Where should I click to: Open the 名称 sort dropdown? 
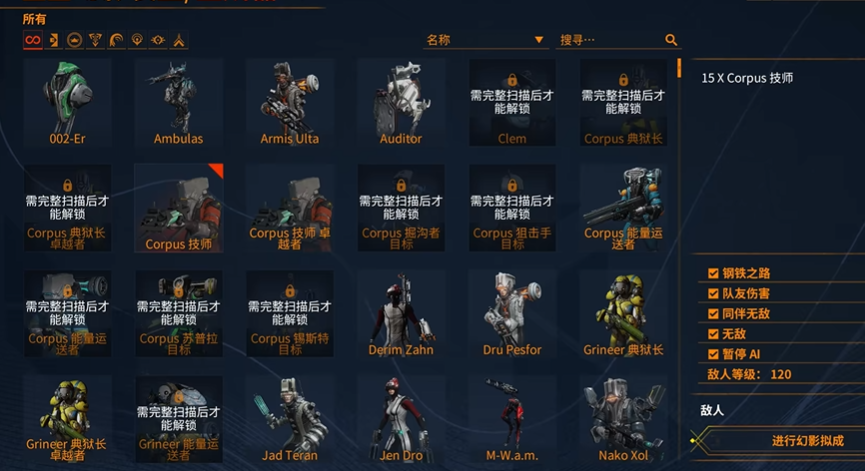point(484,40)
